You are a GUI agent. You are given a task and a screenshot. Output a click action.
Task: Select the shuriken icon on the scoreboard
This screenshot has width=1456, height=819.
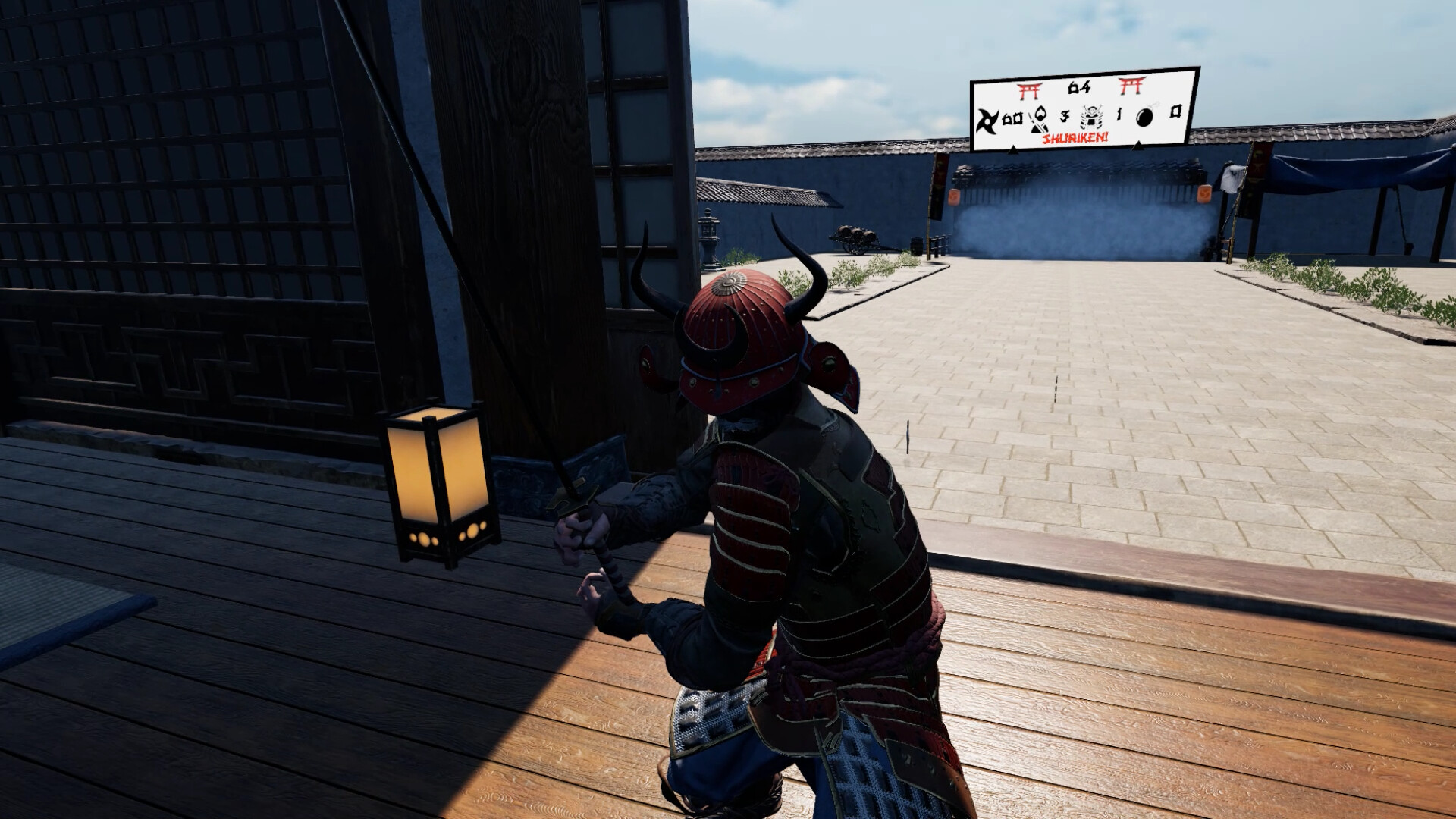pos(987,121)
